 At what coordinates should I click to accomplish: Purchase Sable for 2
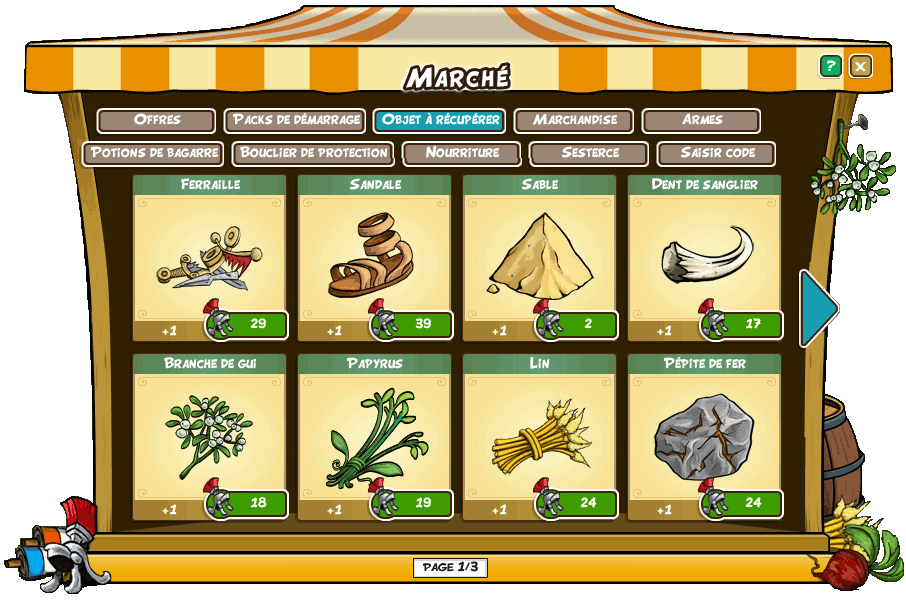[578, 324]
